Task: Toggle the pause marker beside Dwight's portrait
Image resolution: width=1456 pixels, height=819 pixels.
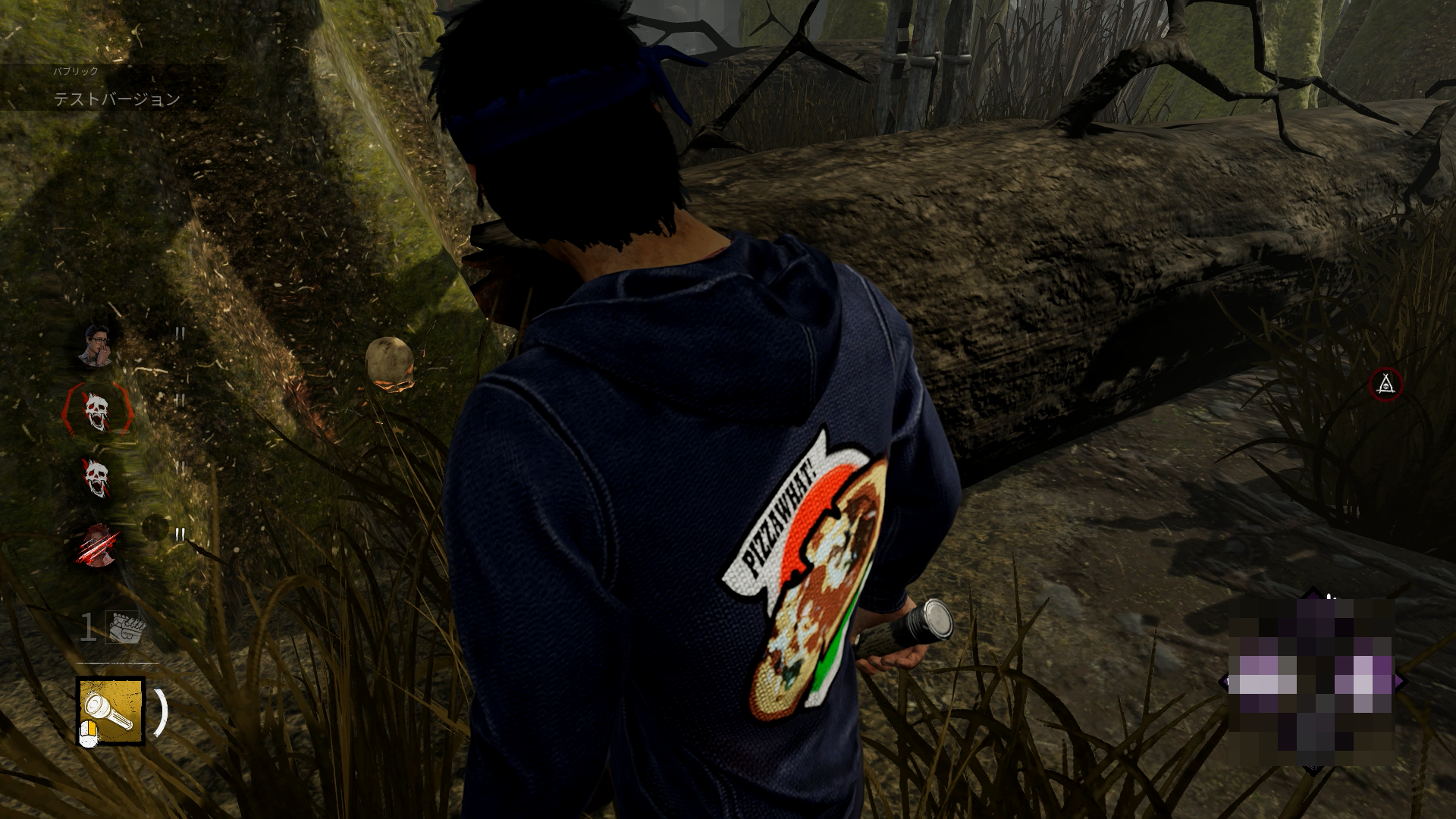Action: pos(180,334)
